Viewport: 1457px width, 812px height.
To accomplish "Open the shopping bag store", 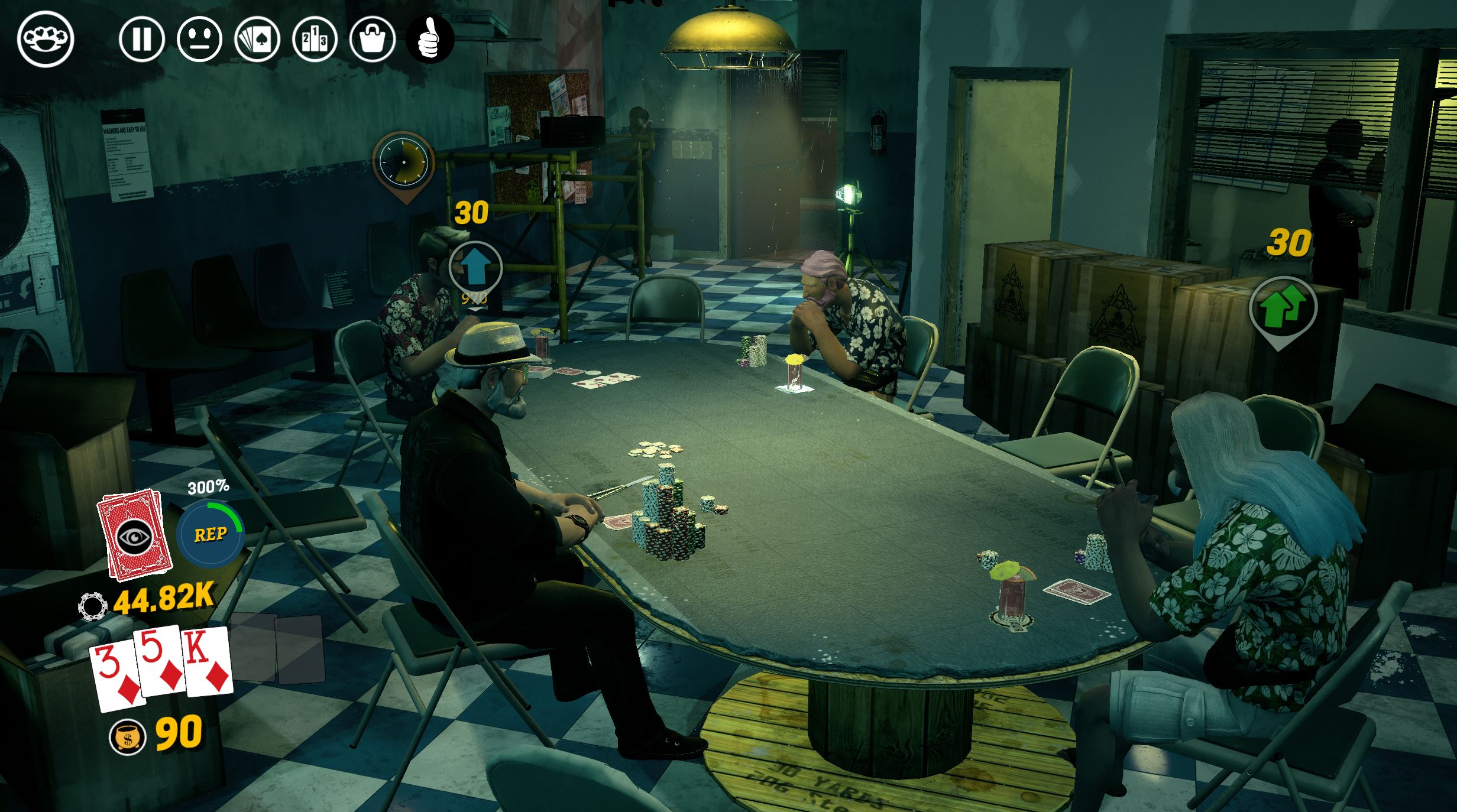I will [x=373, y=39].
